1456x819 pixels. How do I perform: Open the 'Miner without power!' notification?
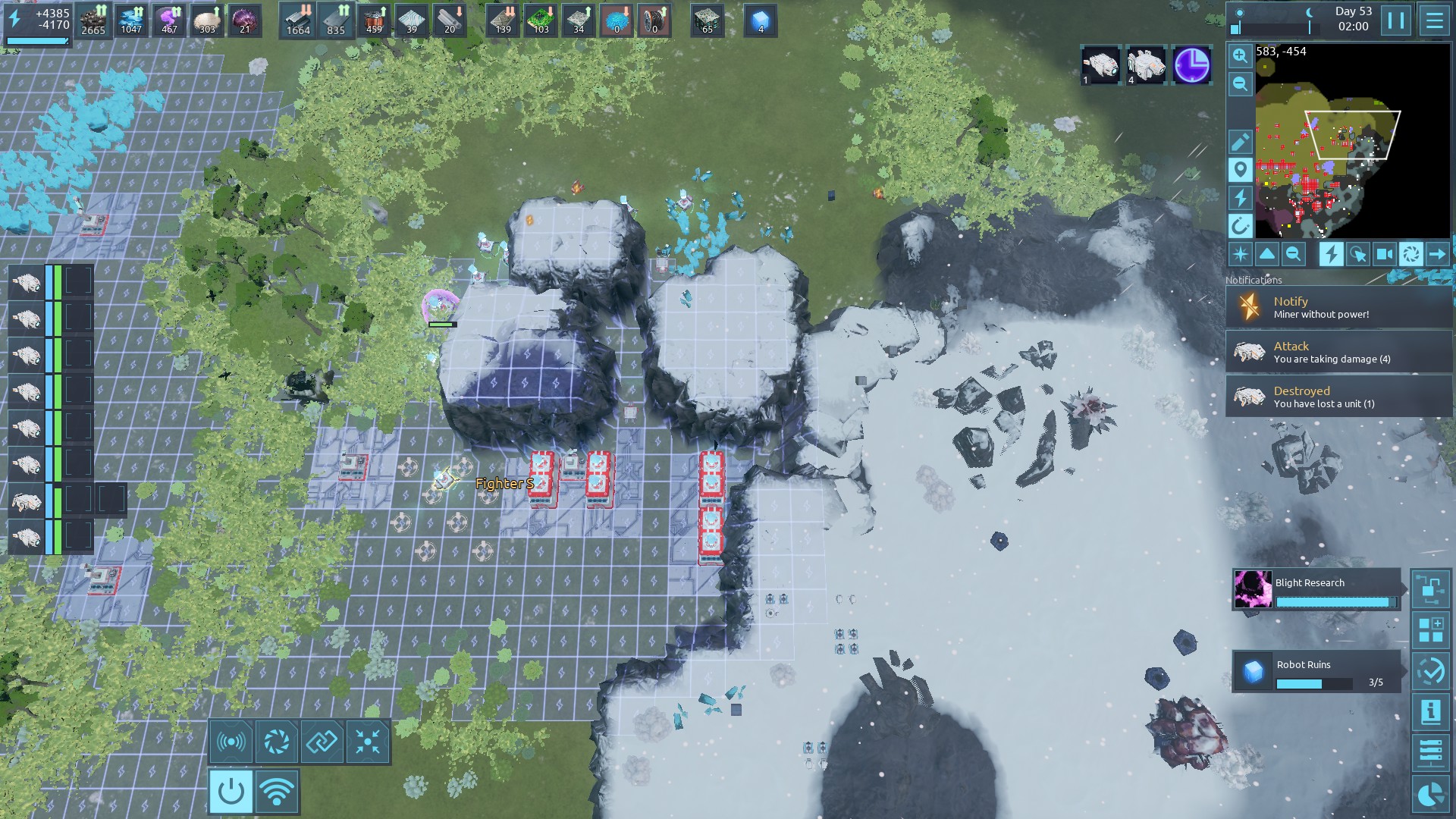(x=1338, y=307)
